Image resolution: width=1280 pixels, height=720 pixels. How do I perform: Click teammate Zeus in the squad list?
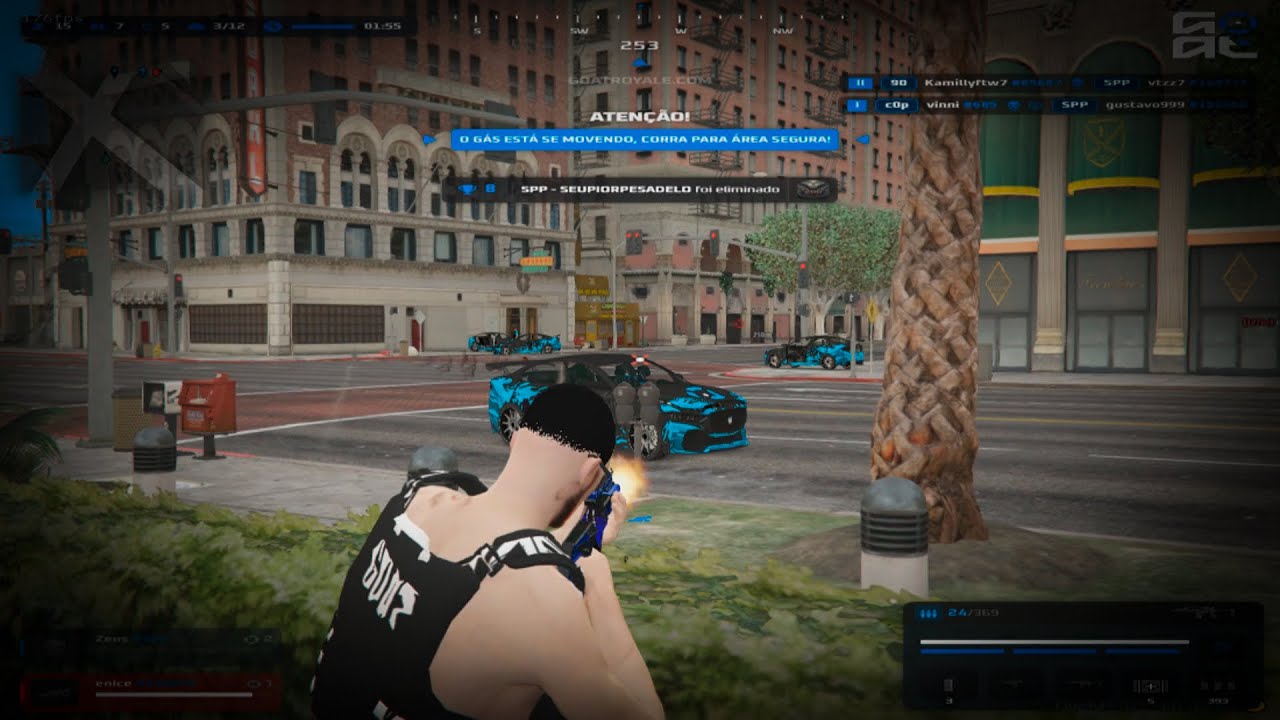coord(148,638)
